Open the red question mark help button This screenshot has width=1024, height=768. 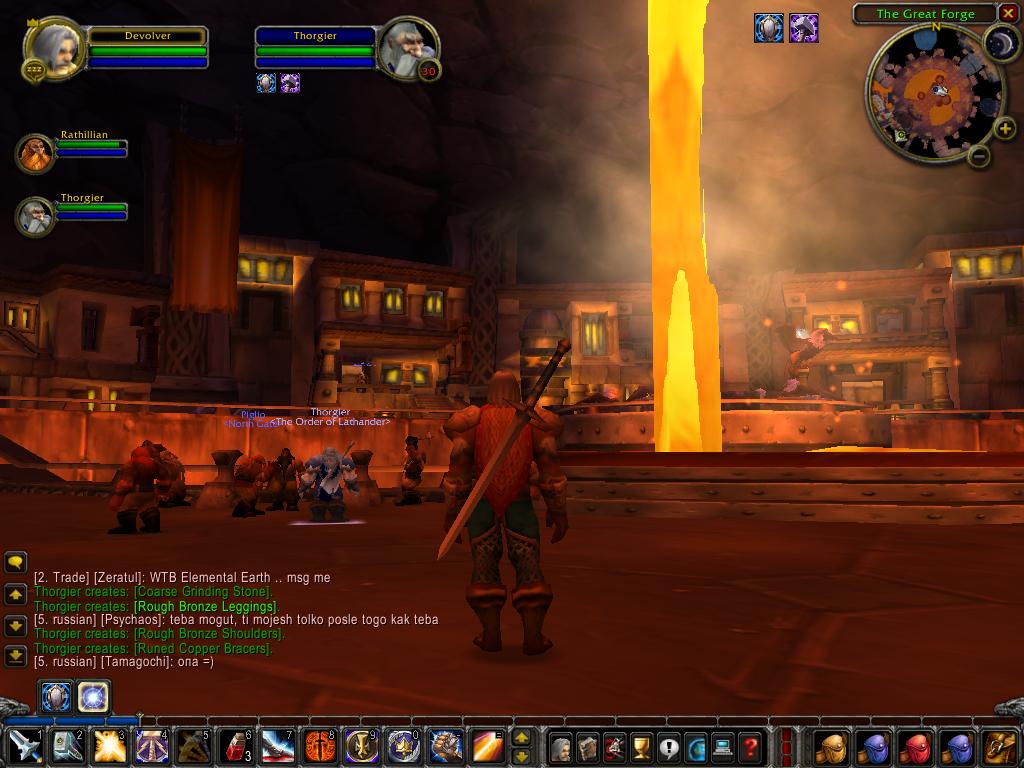(750, 747)
